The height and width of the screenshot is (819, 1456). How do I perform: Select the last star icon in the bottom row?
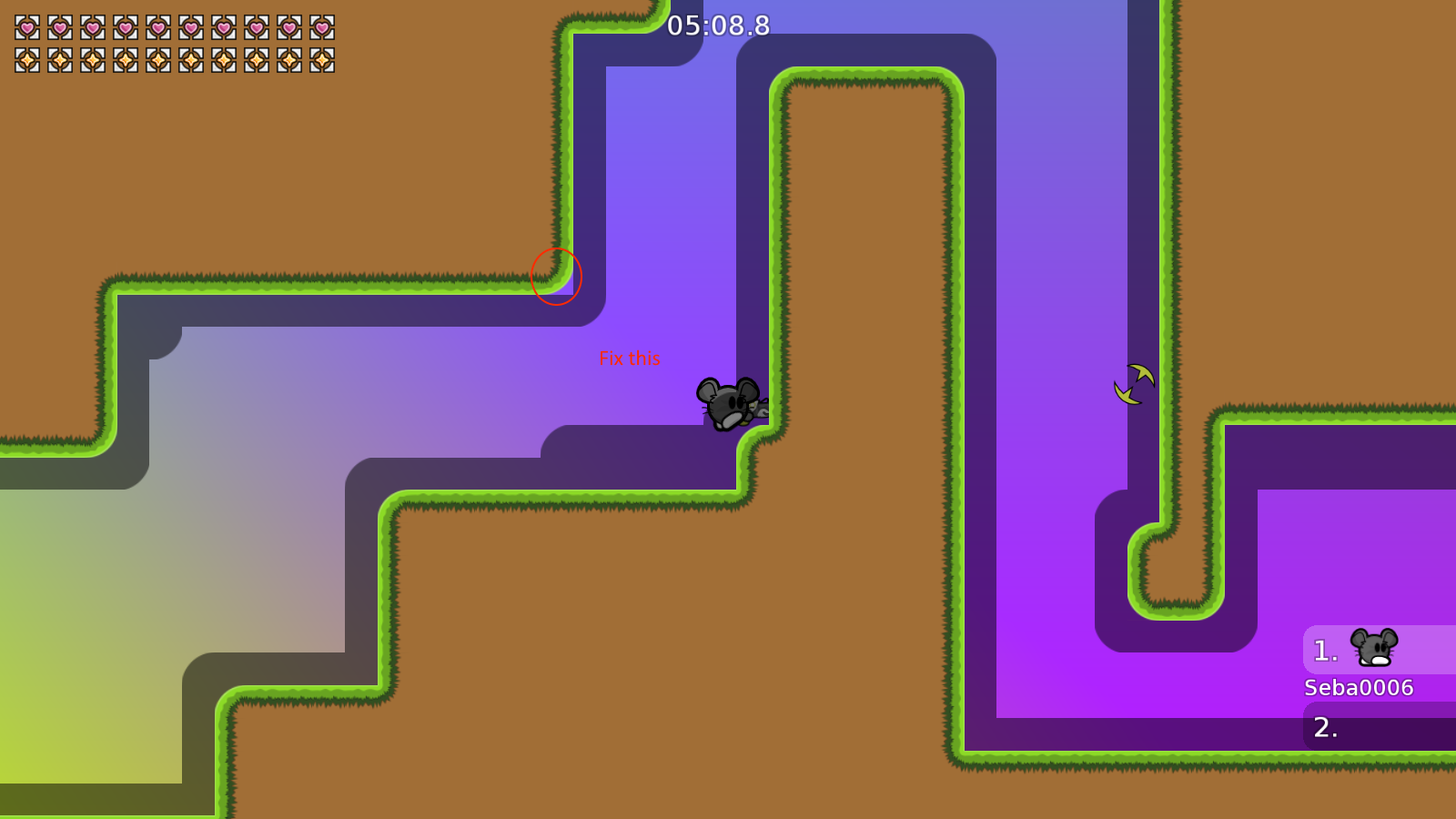pos(320,59)
